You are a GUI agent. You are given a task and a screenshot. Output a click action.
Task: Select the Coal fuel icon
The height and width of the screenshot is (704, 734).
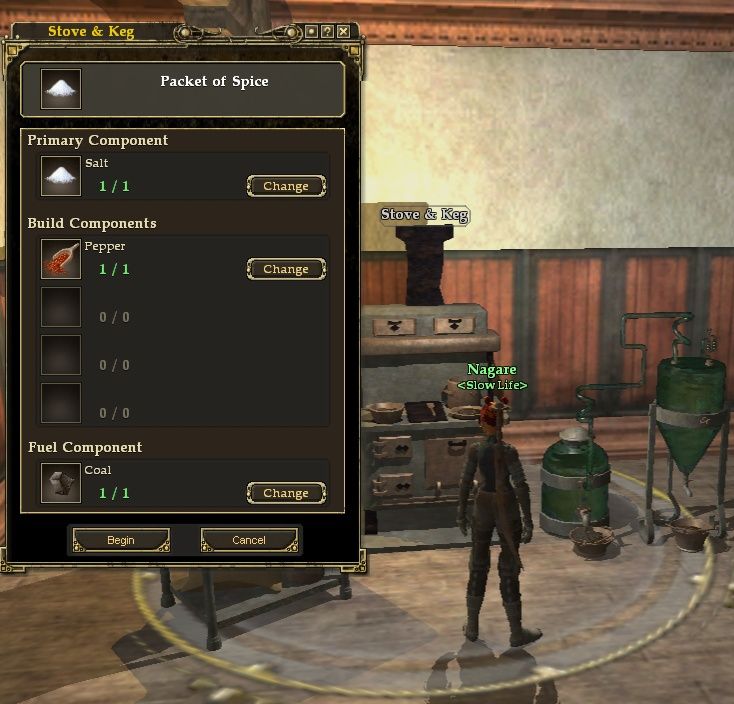click(x=61, y=483)
